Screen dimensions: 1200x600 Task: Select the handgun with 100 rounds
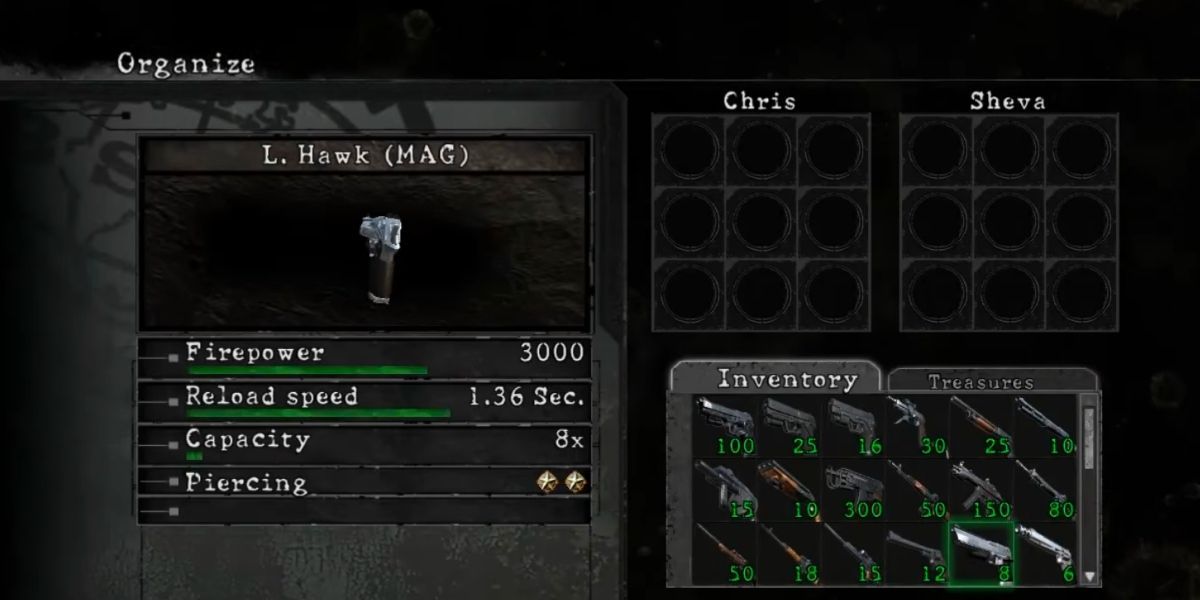(x=725, y=427)
